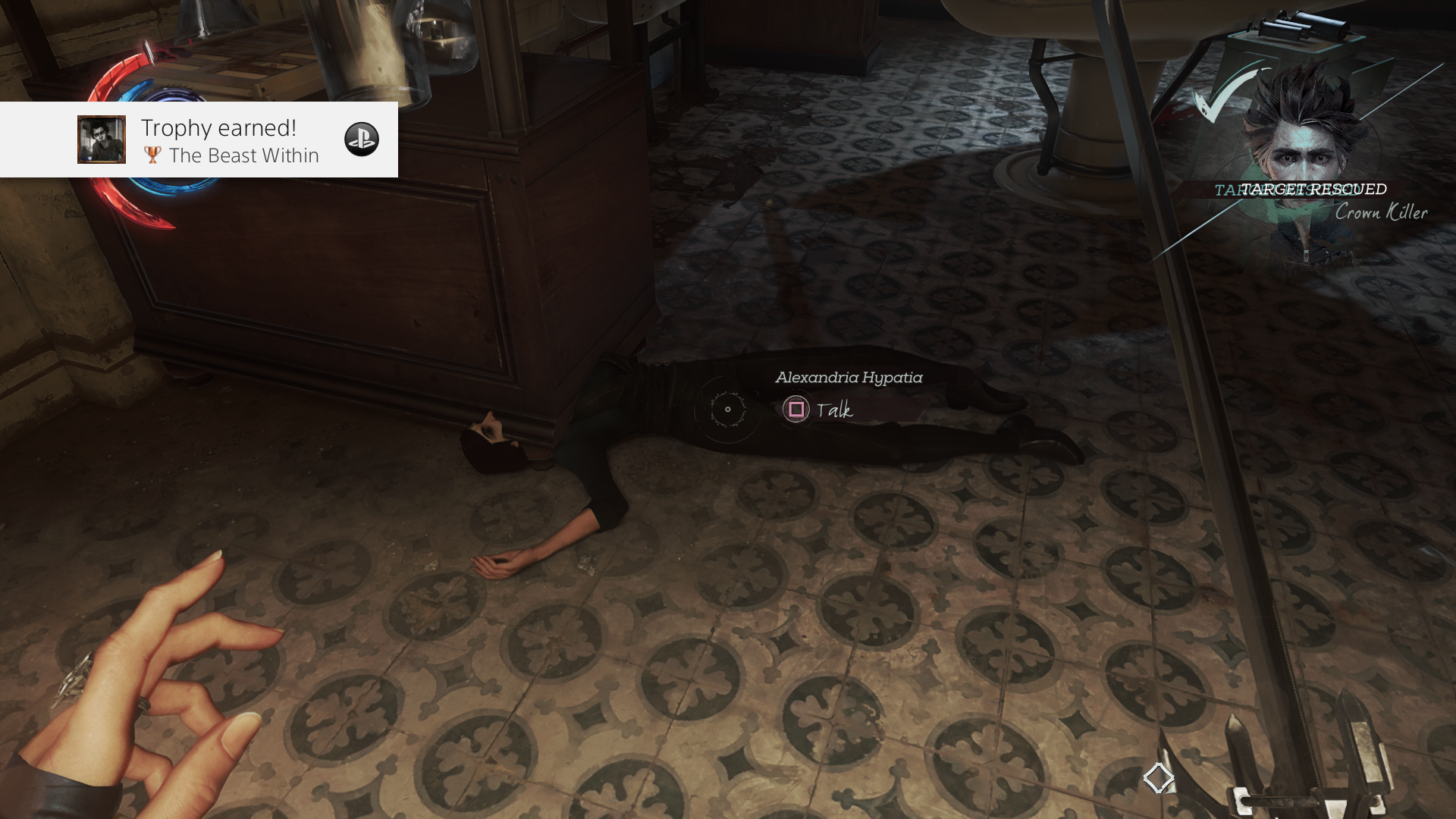Screen dimensions: 1456x819
Task: Click the "Trophy earned!" heading
Action: click(x=218, y=127)
